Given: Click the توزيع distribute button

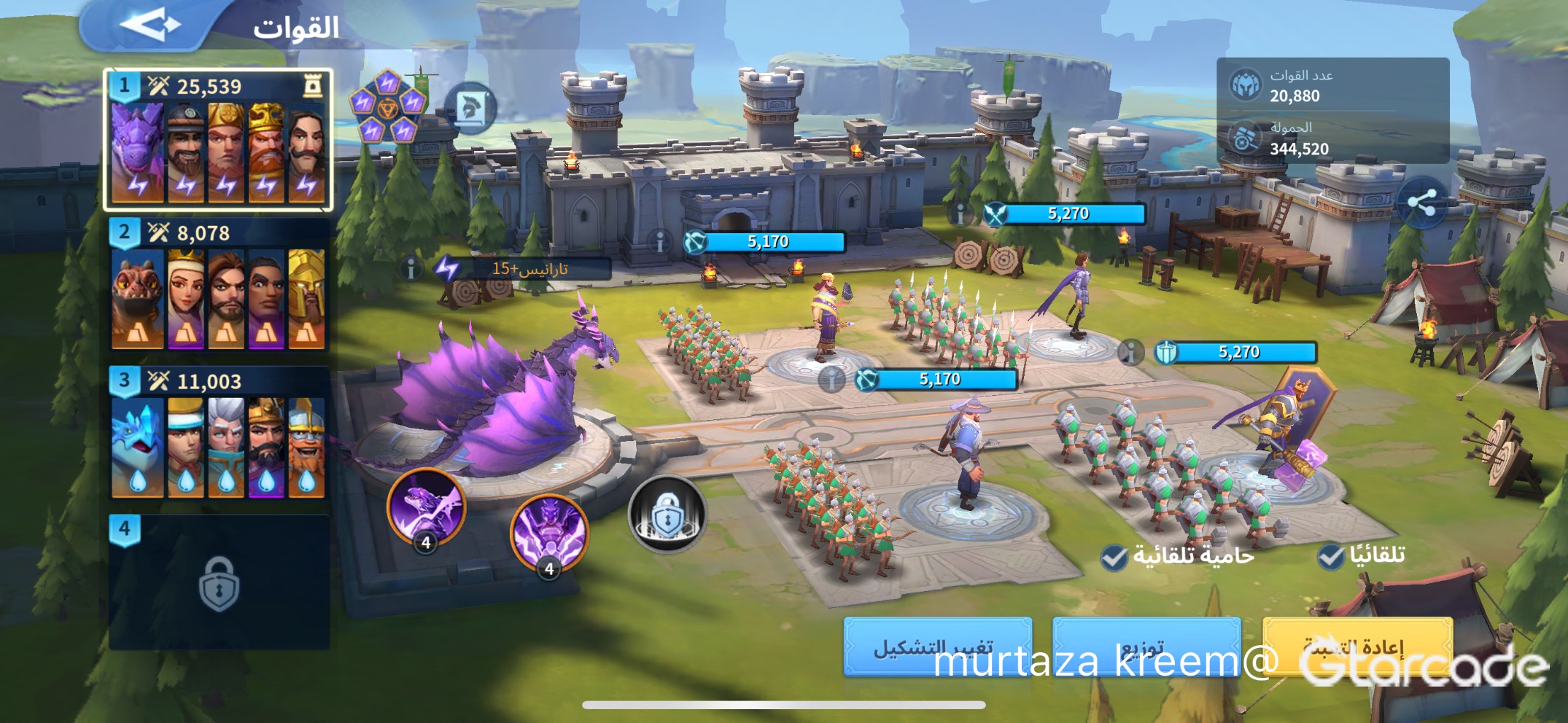Looking at the screenshot, I should [1146, 646].
